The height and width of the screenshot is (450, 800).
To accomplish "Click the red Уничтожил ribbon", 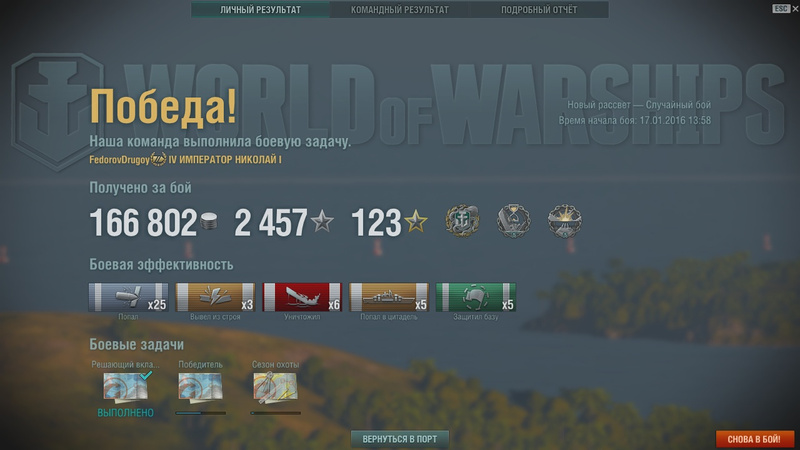I will 302,298.
